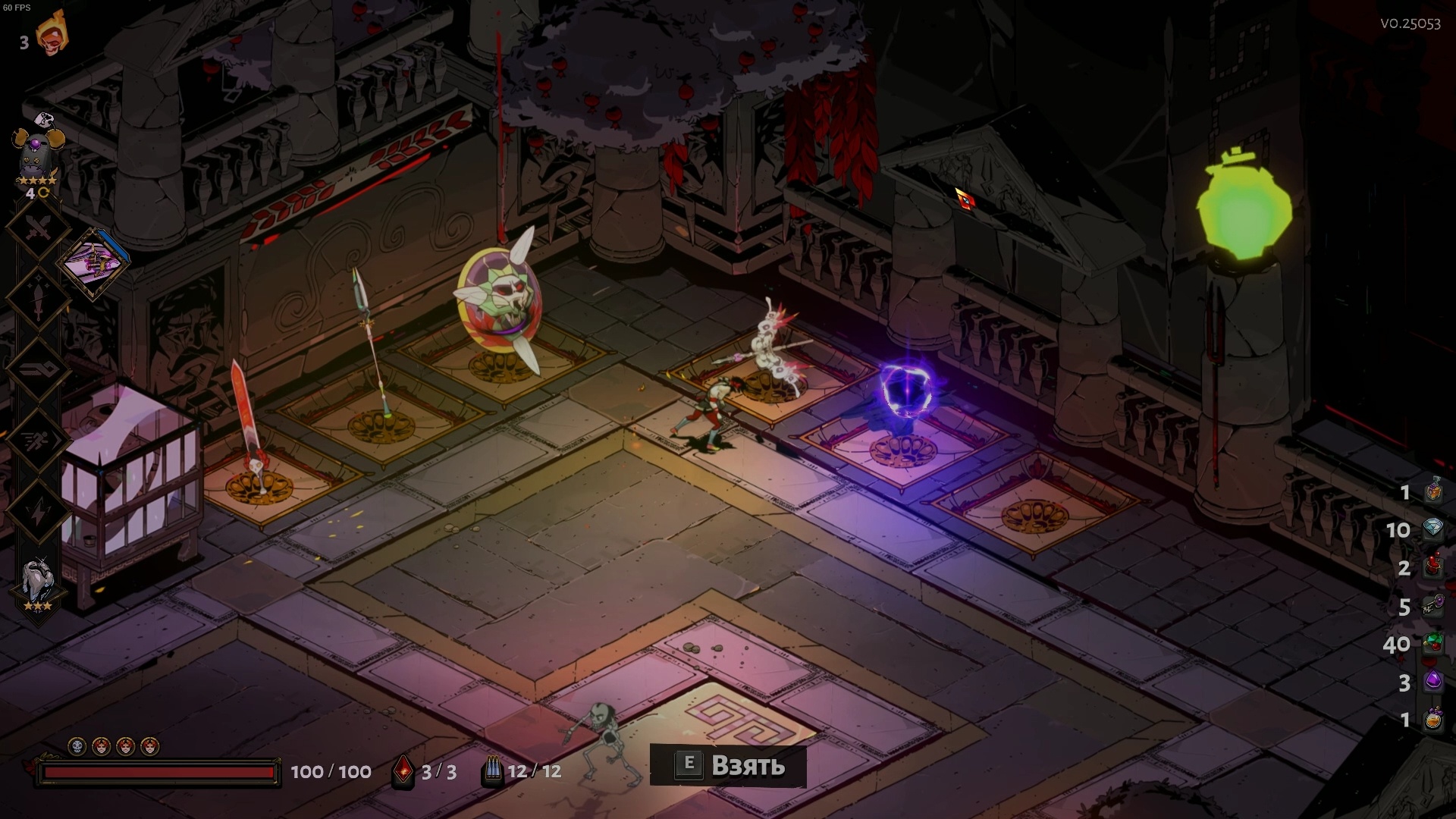Screen dimensions: 1456x819
Task: Select the Diamond resource icon
Action: [x=1432, y=529]
